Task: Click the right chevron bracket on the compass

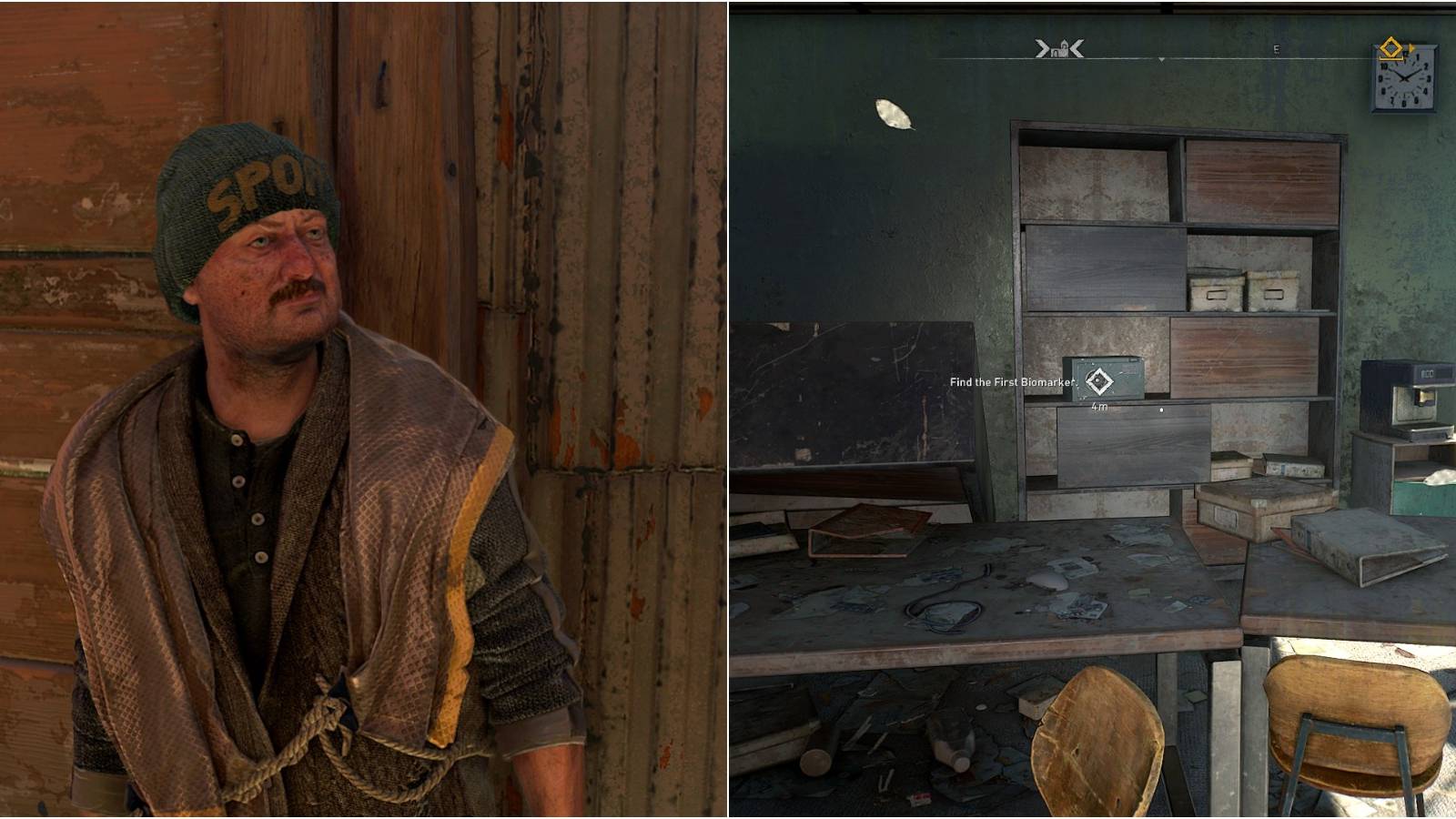Action: pyautogui.click(x=1077, y=48)
